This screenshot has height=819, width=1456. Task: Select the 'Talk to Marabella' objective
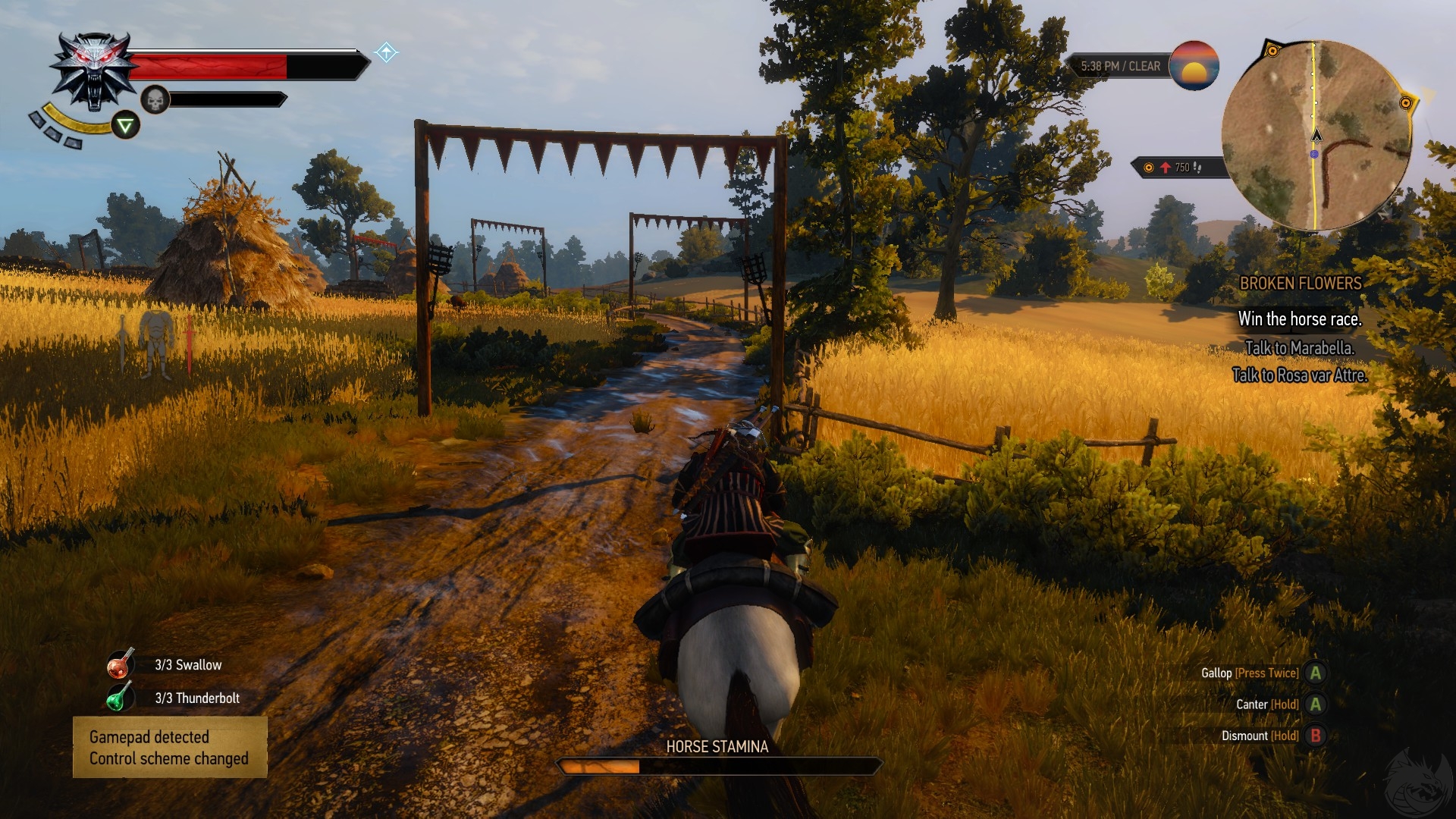(1300, 348)
